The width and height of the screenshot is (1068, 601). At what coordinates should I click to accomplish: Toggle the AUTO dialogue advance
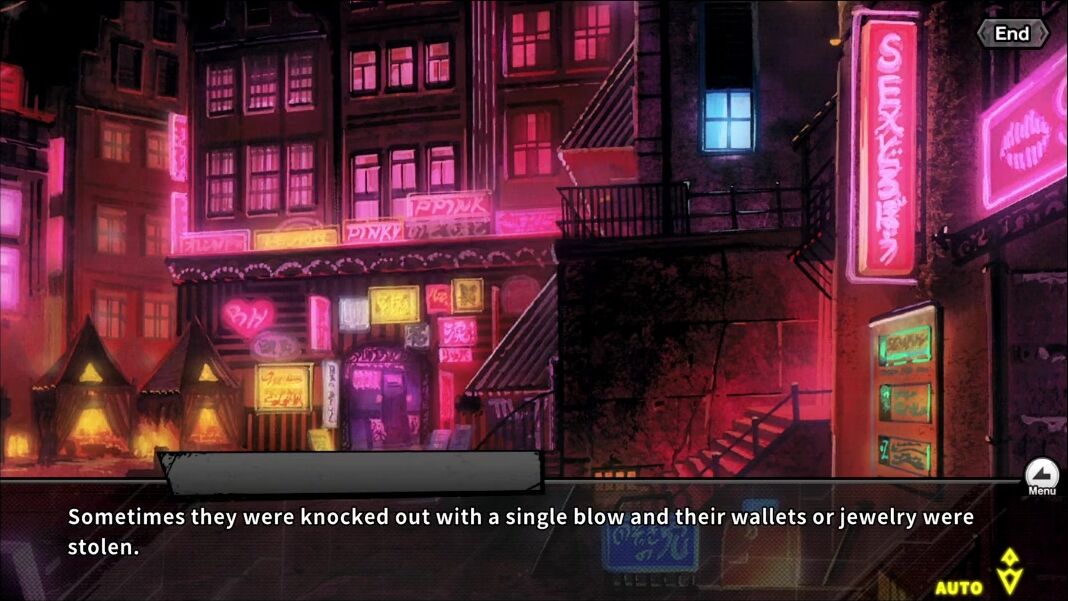point(959,587)
